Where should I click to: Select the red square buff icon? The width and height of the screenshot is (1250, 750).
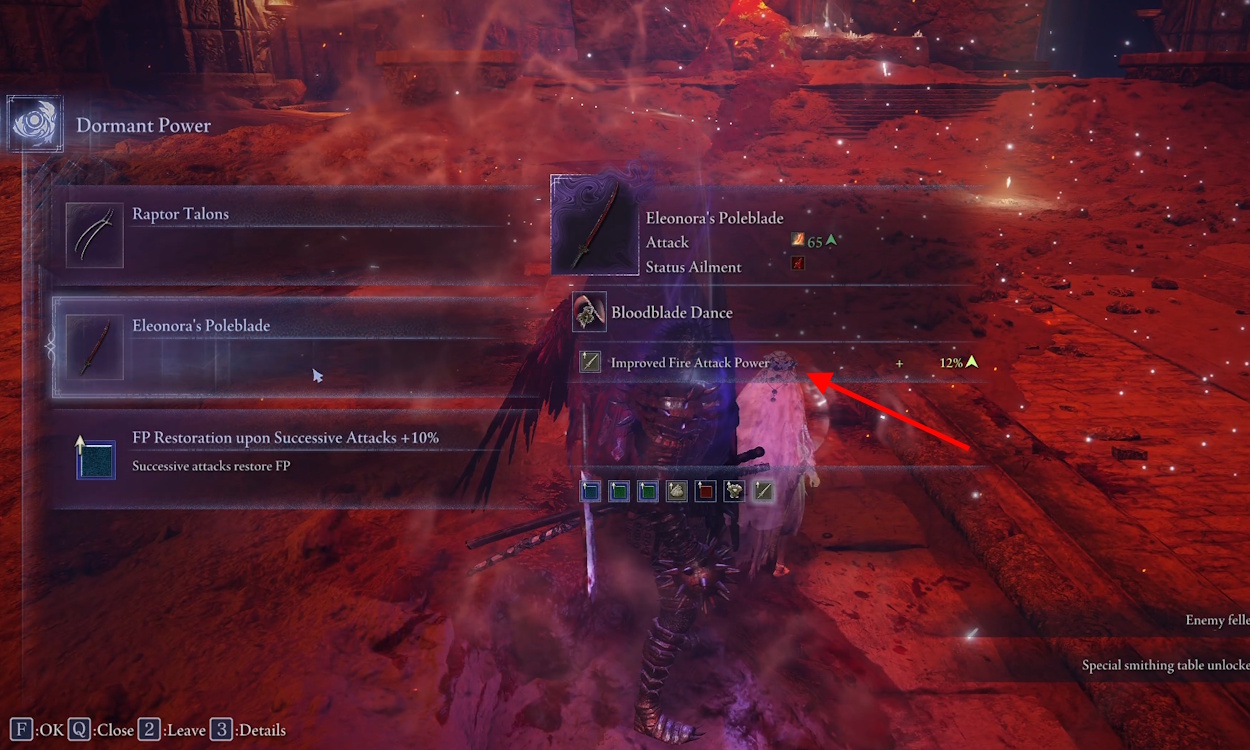coord(706,491)
